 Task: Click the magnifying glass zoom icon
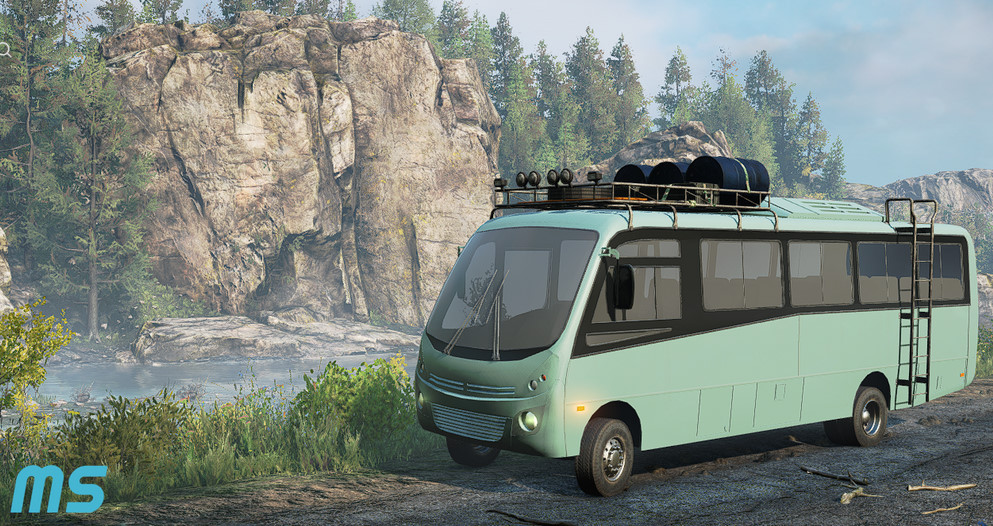point(3,48)
